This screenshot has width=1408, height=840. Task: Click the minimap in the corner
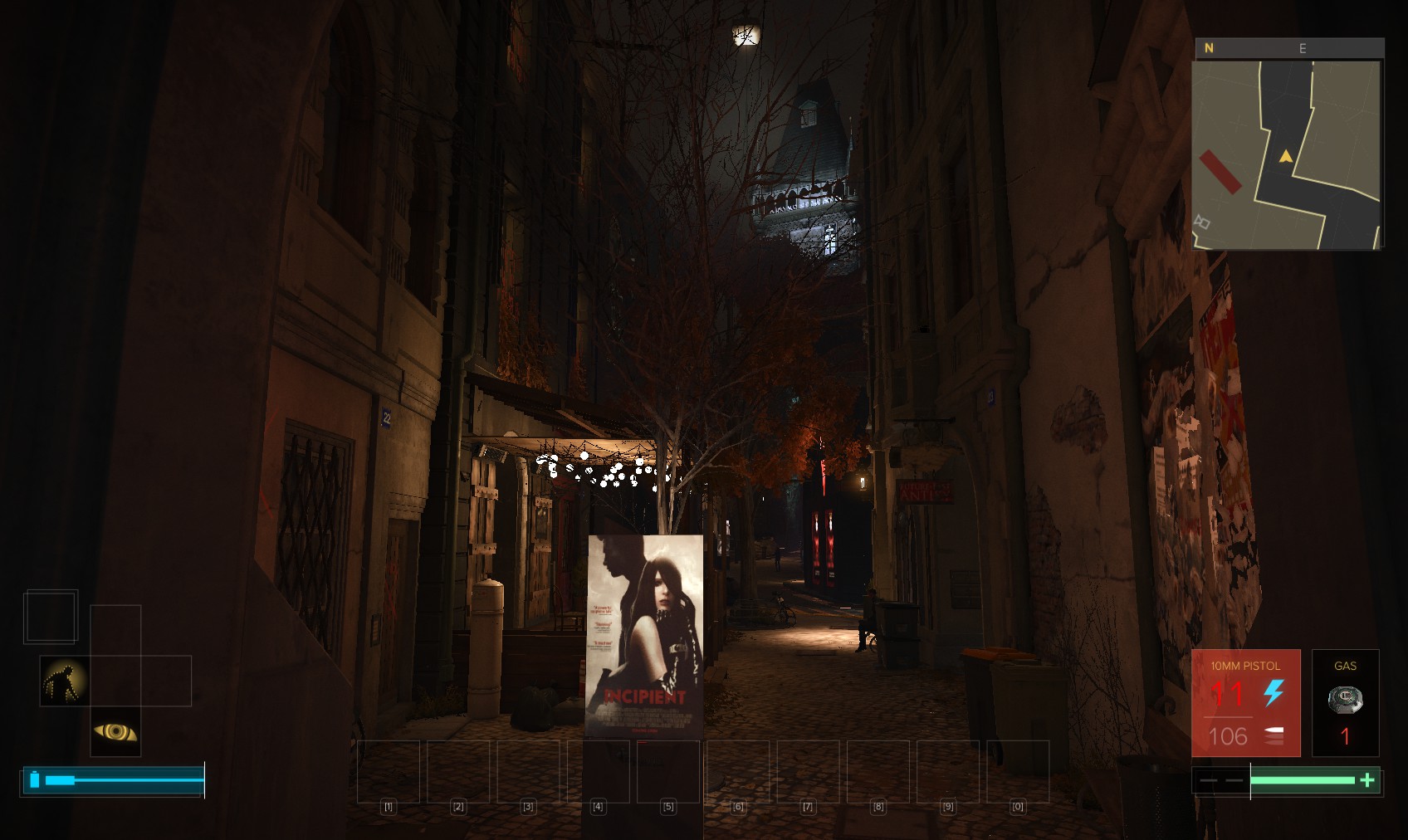[1287, 154]
